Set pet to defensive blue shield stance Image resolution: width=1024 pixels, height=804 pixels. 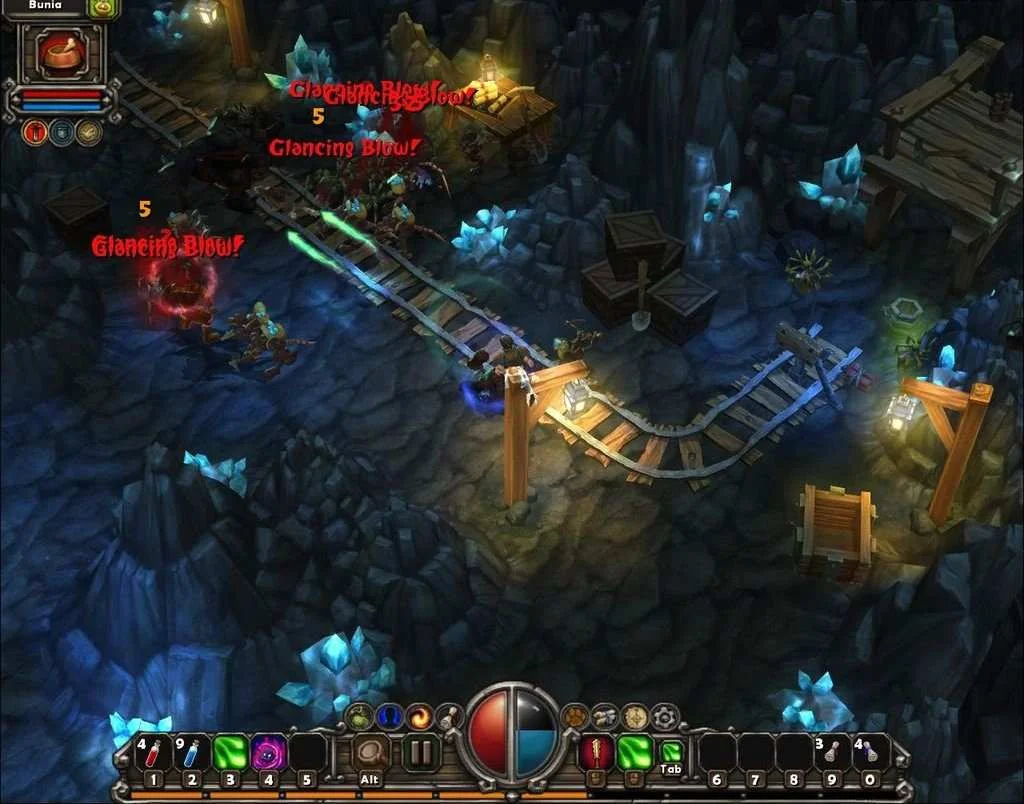pos(62,132)
